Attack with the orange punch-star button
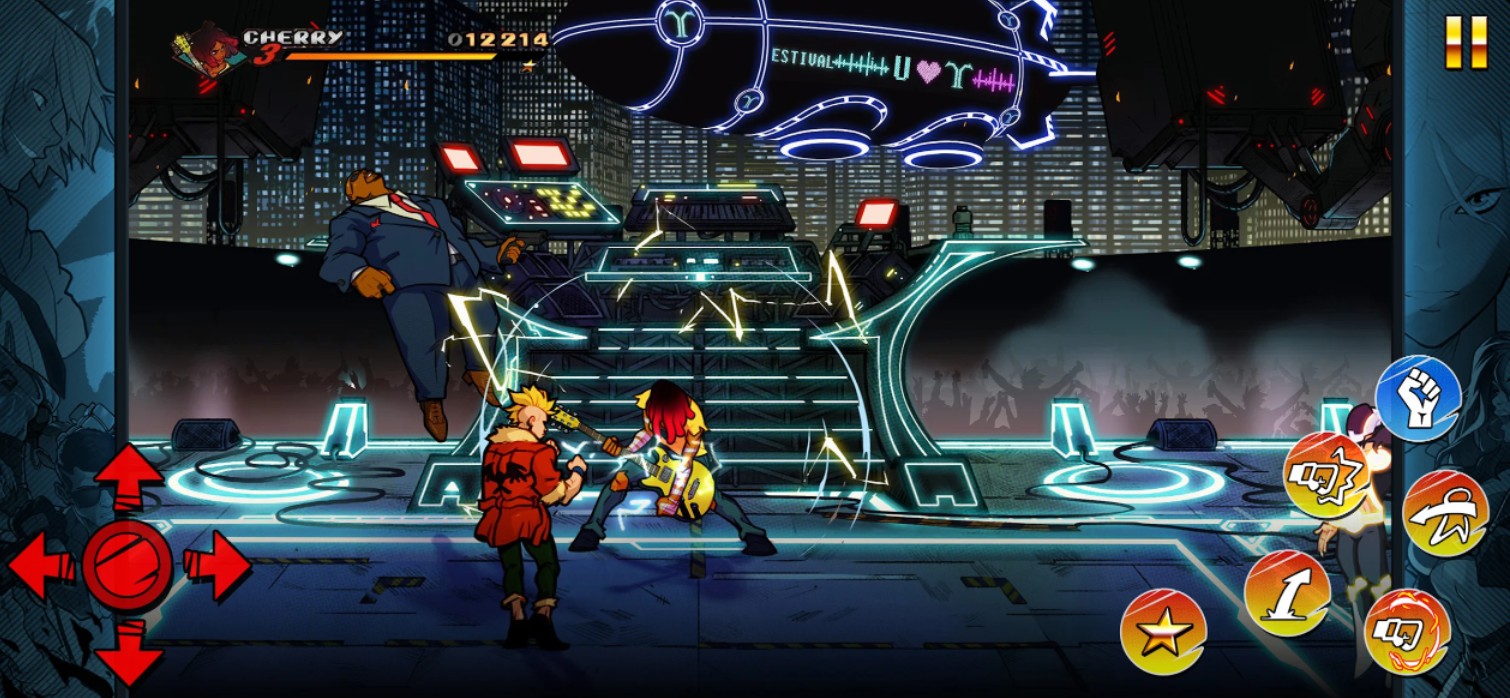This screenshot has height=698, width=1510. coord(1326,475)
